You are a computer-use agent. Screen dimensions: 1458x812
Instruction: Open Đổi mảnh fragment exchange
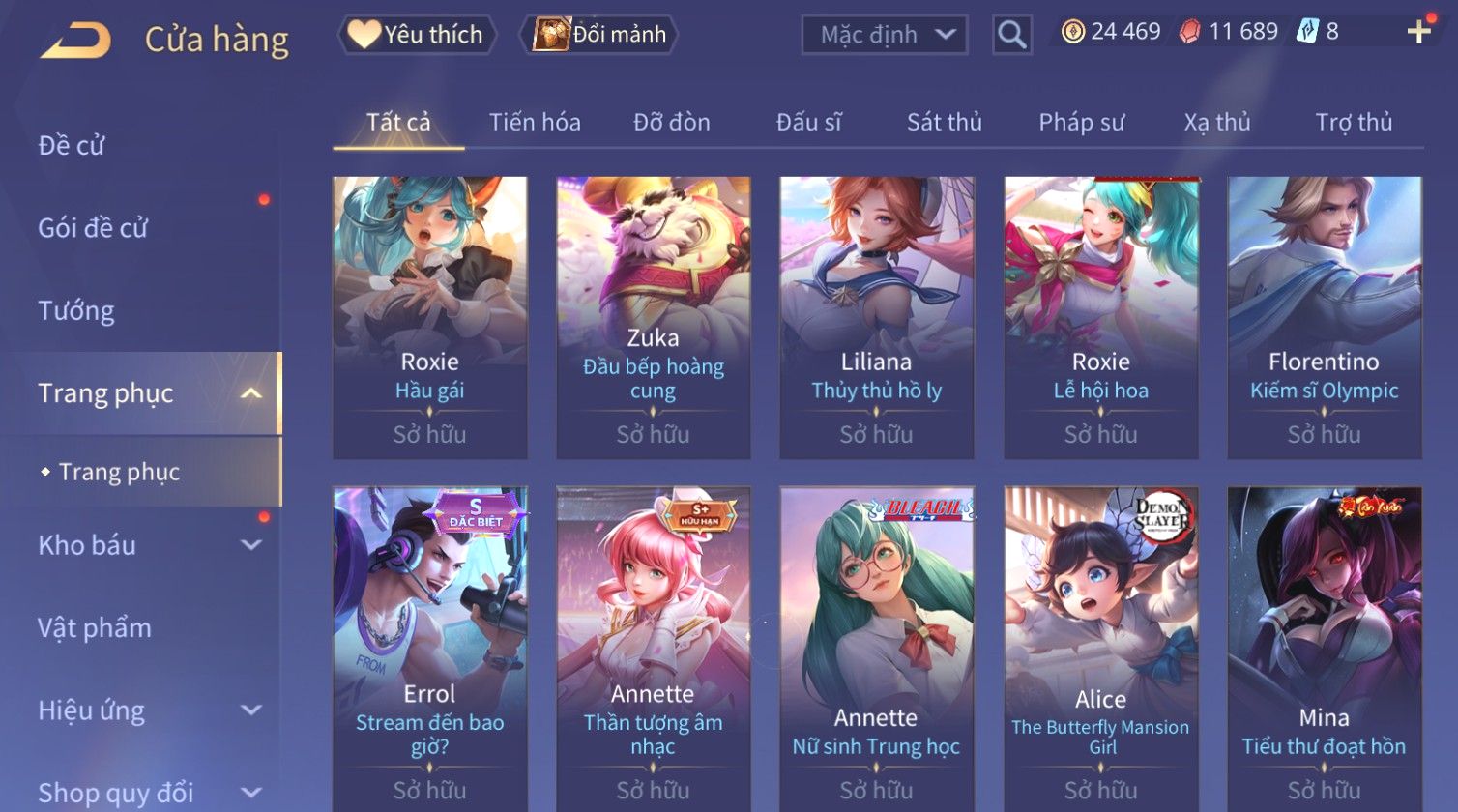(x=599, y=35)
